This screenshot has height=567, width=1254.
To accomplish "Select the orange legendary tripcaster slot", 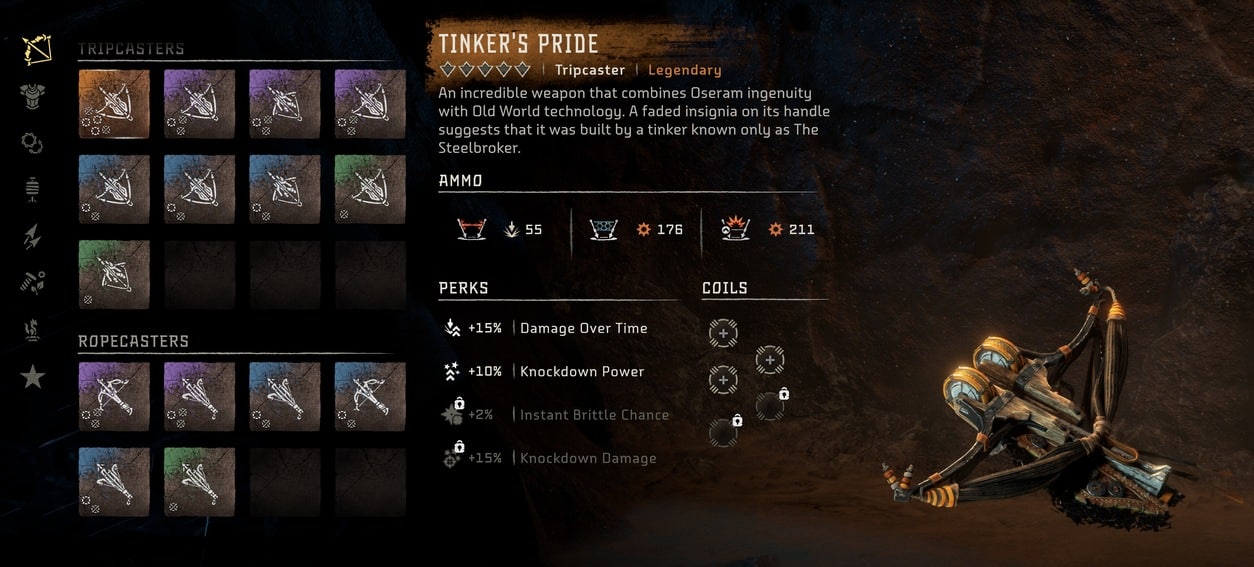I will [114, 104].
